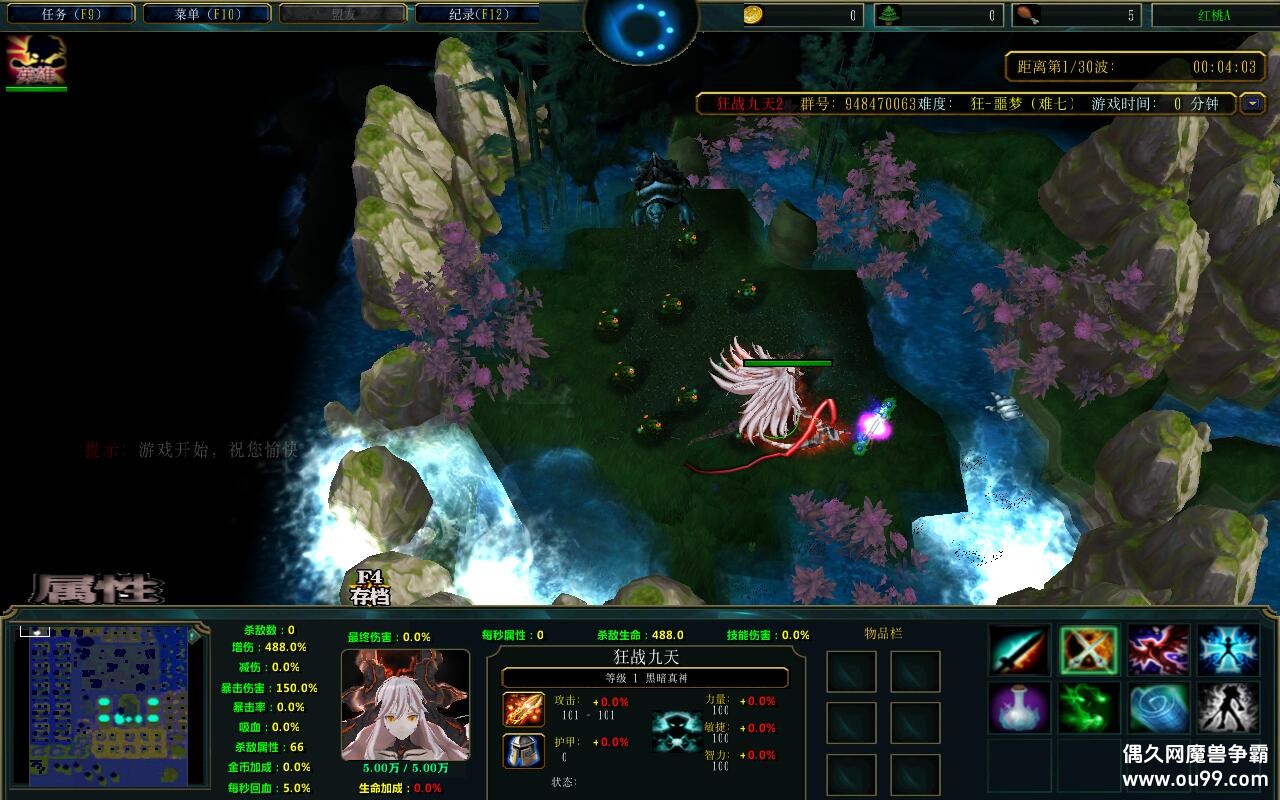The image size is (1280, 800).
Task: Select the hero icon labeled 英雄
Action: click(36, 61)
